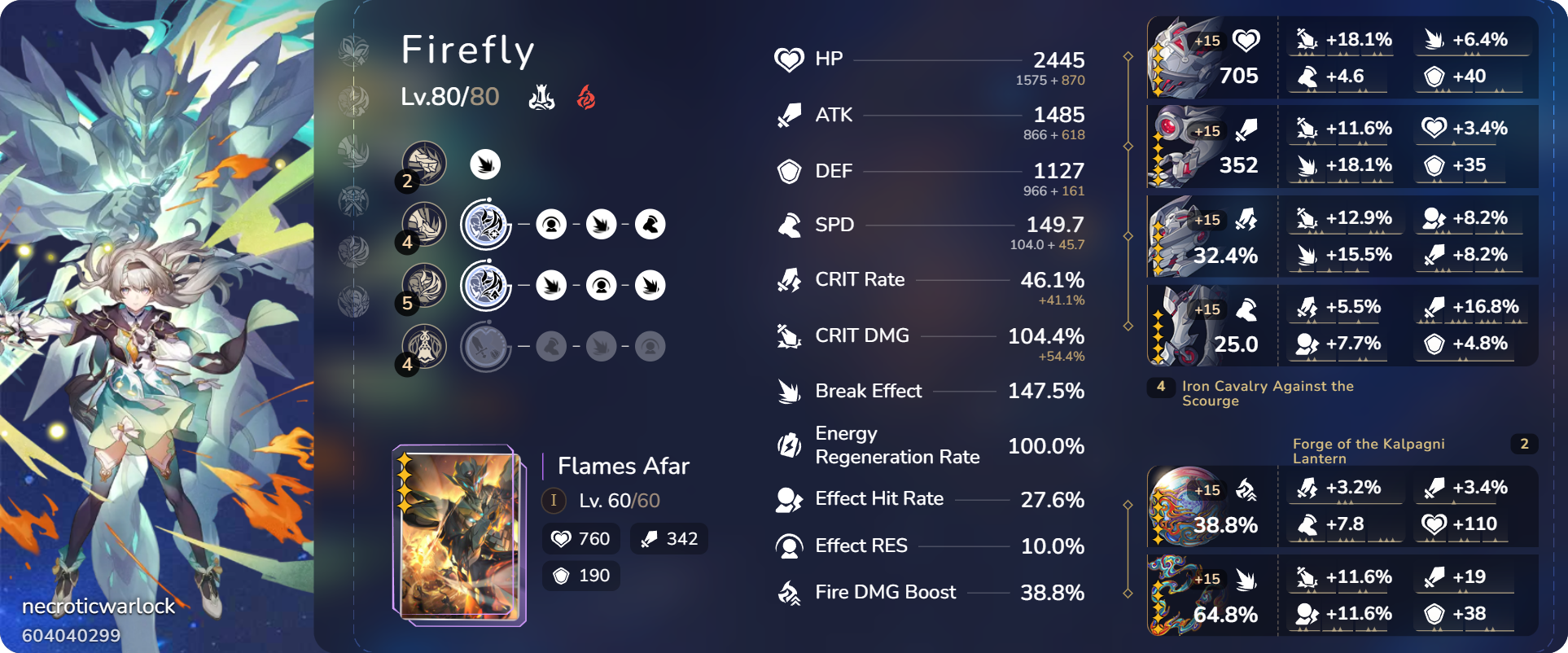This screenshot has height=653, width=1568.
Task: Toggle the Effect RES node in the Skill trace row
Action: [552, 224]
